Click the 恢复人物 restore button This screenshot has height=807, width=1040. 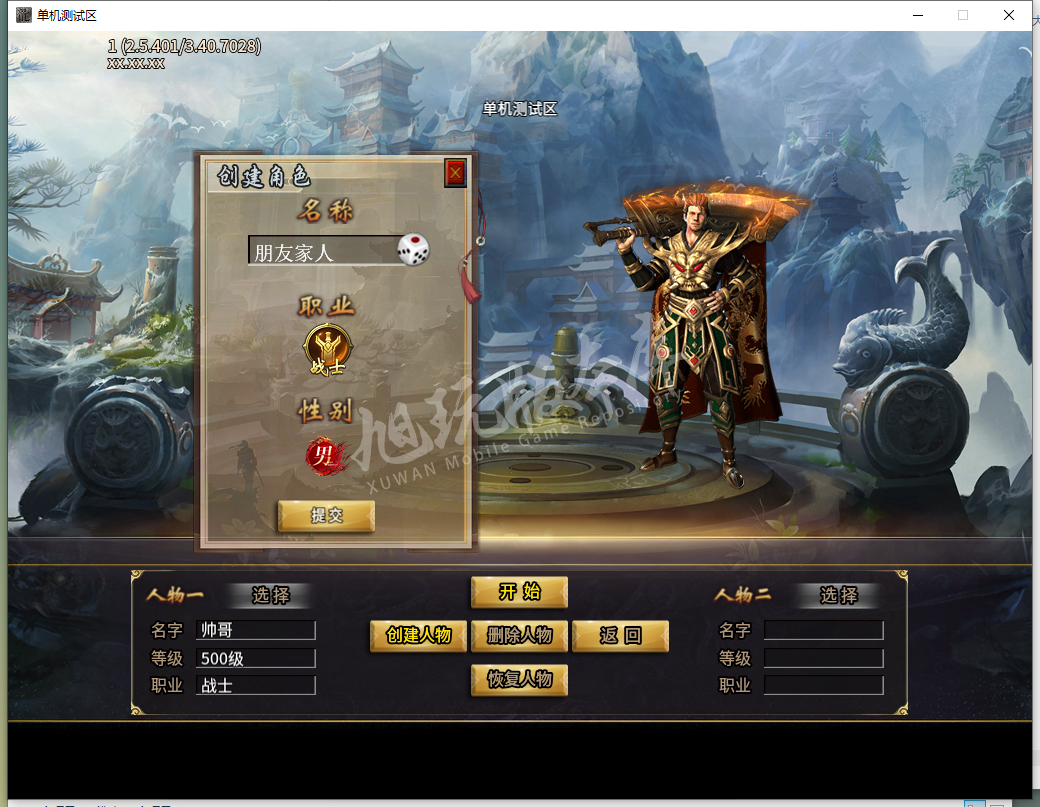tap(519, 680)
